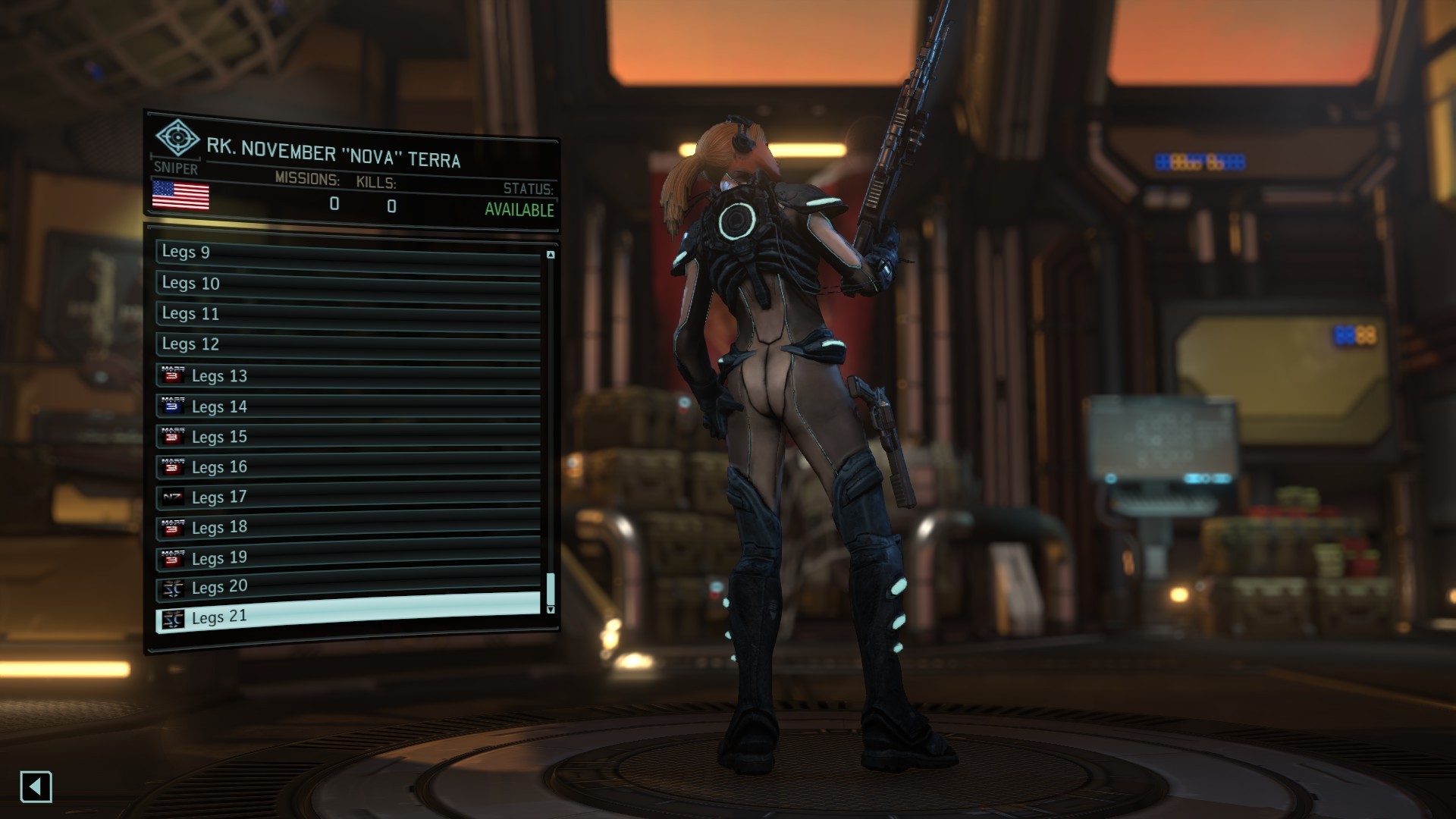Select Legs 18 in the list
This screenshot has width=1456, height=819.
tap(347, 527)
